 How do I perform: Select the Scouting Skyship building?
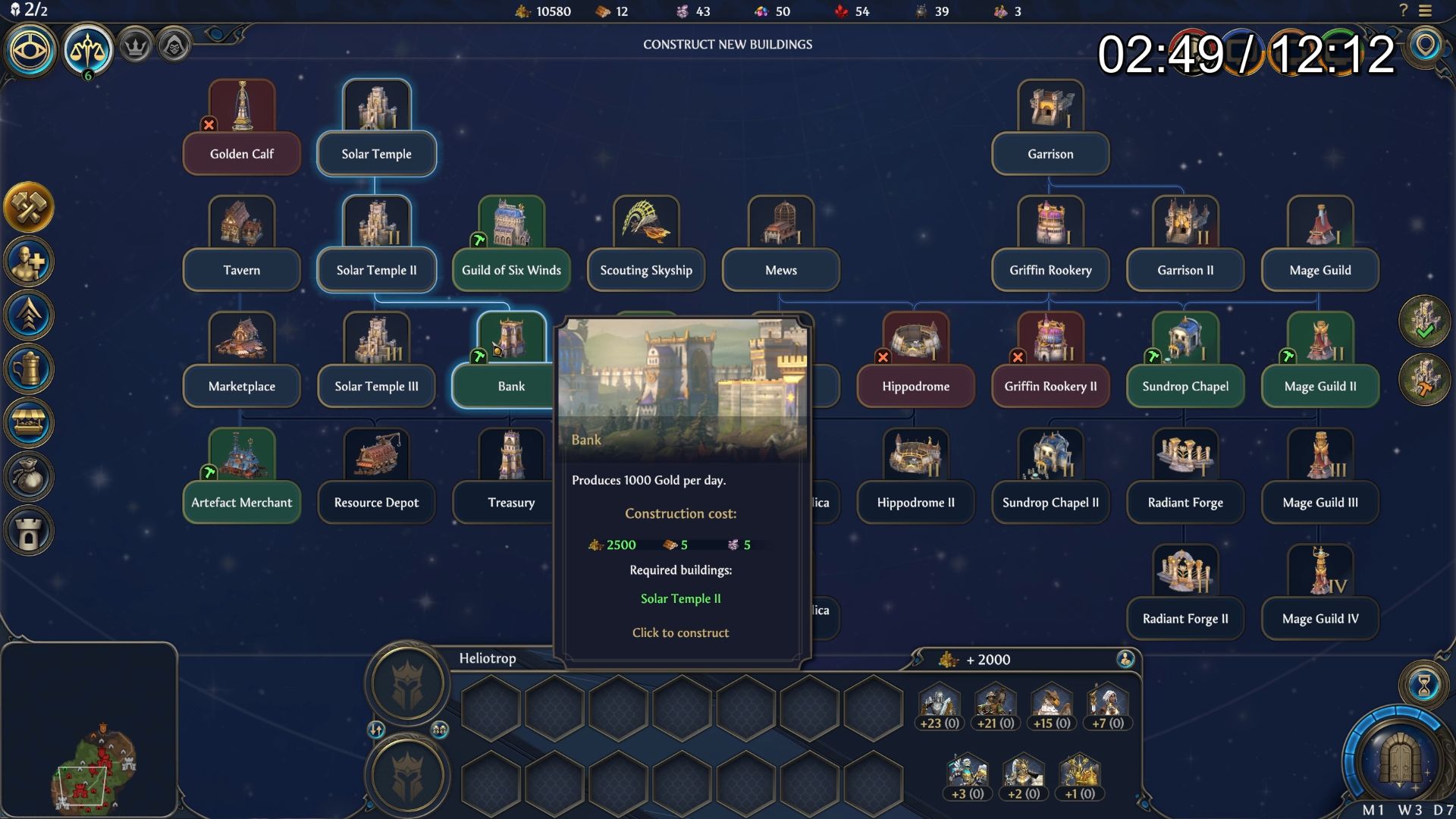click(646, 270)
